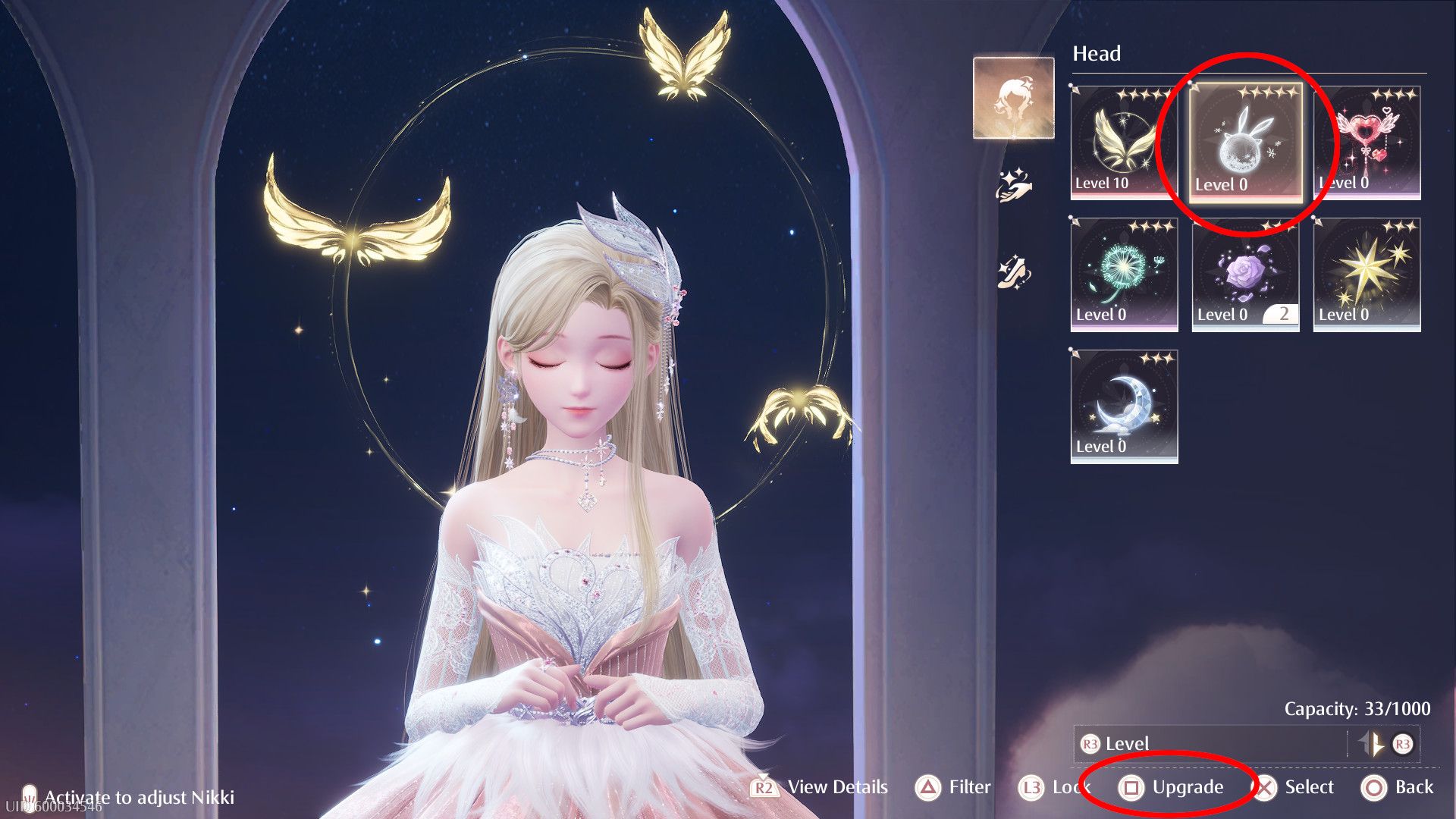Choose the golden star burst item
The width and height of the screenshot is (1456, 819).
coord(1367,274)
